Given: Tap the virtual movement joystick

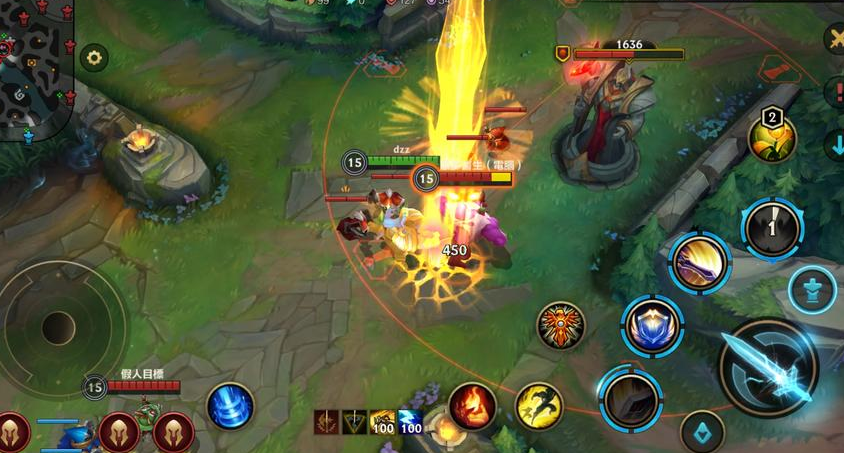Looking at the screenshot, I should (x=59, y=324).
